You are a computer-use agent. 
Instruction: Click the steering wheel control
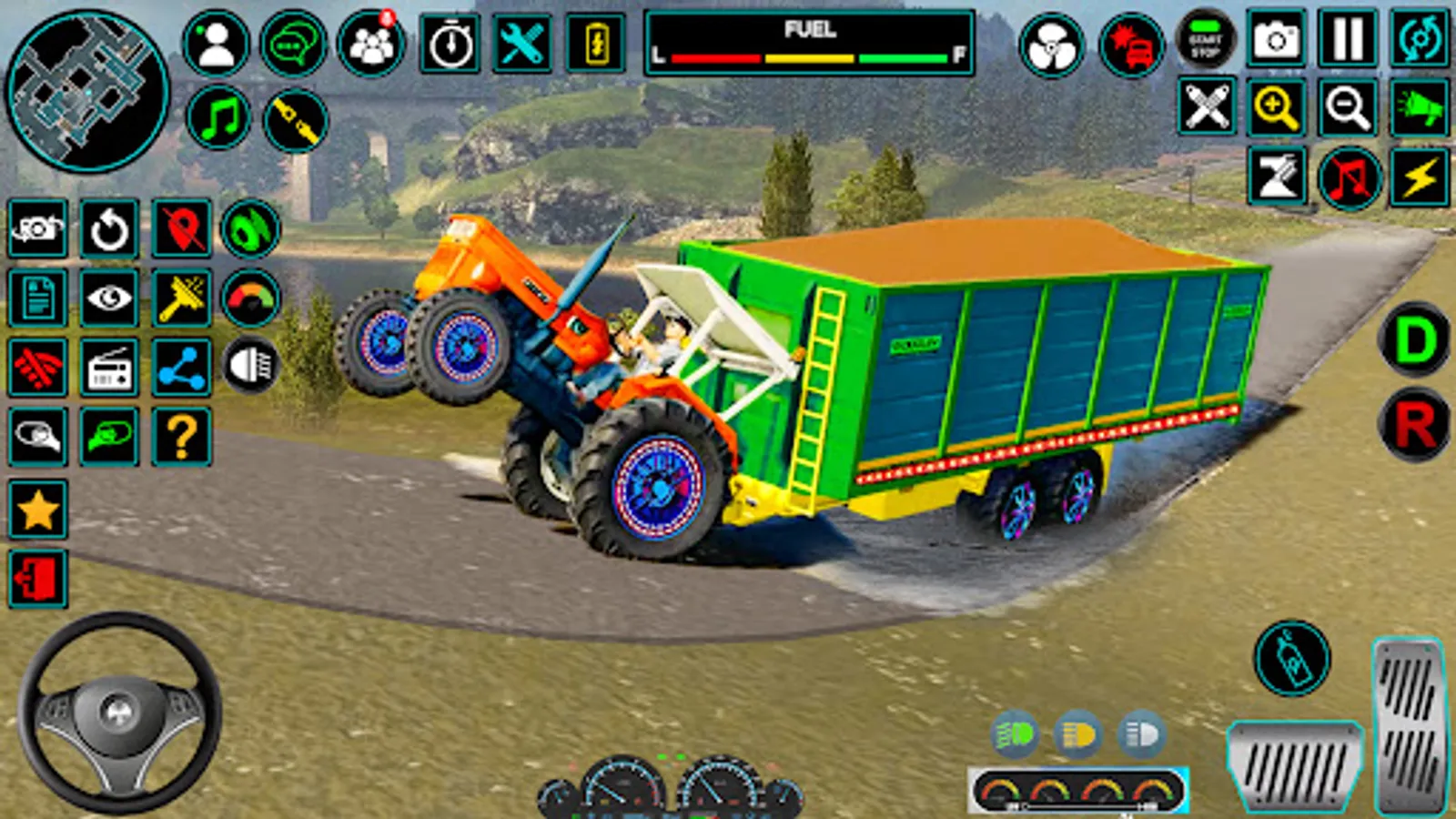[x=119, y=713]
